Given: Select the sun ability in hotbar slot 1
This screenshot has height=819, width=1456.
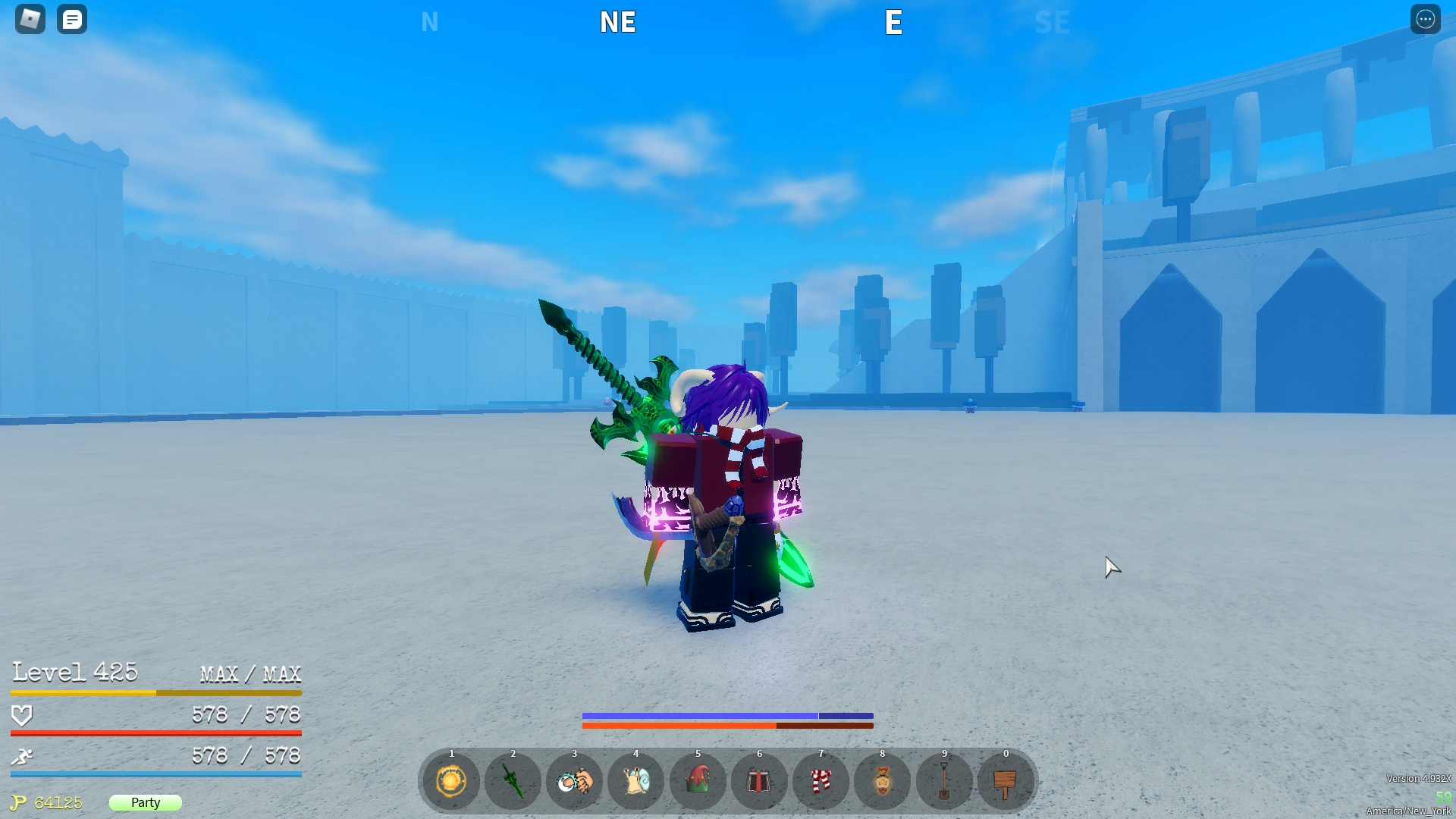Looking at the screenshot, I should point(450,781).
